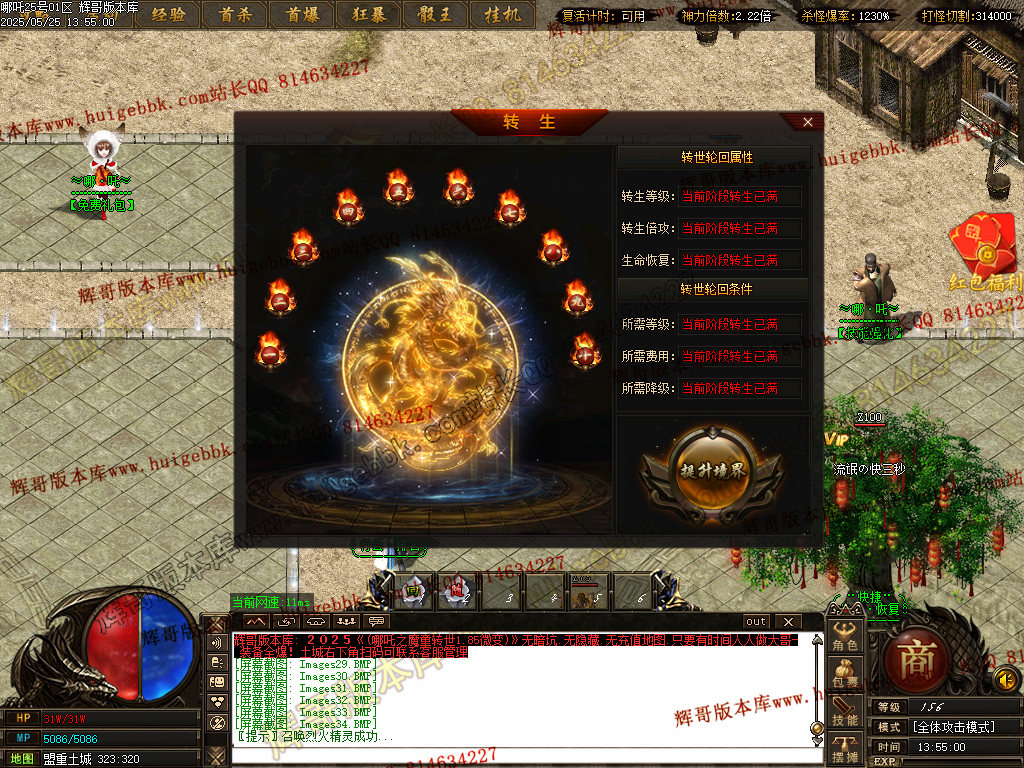Close the 转生 rebirth window
Viewport: 1024px width, 768px height.
808,122
